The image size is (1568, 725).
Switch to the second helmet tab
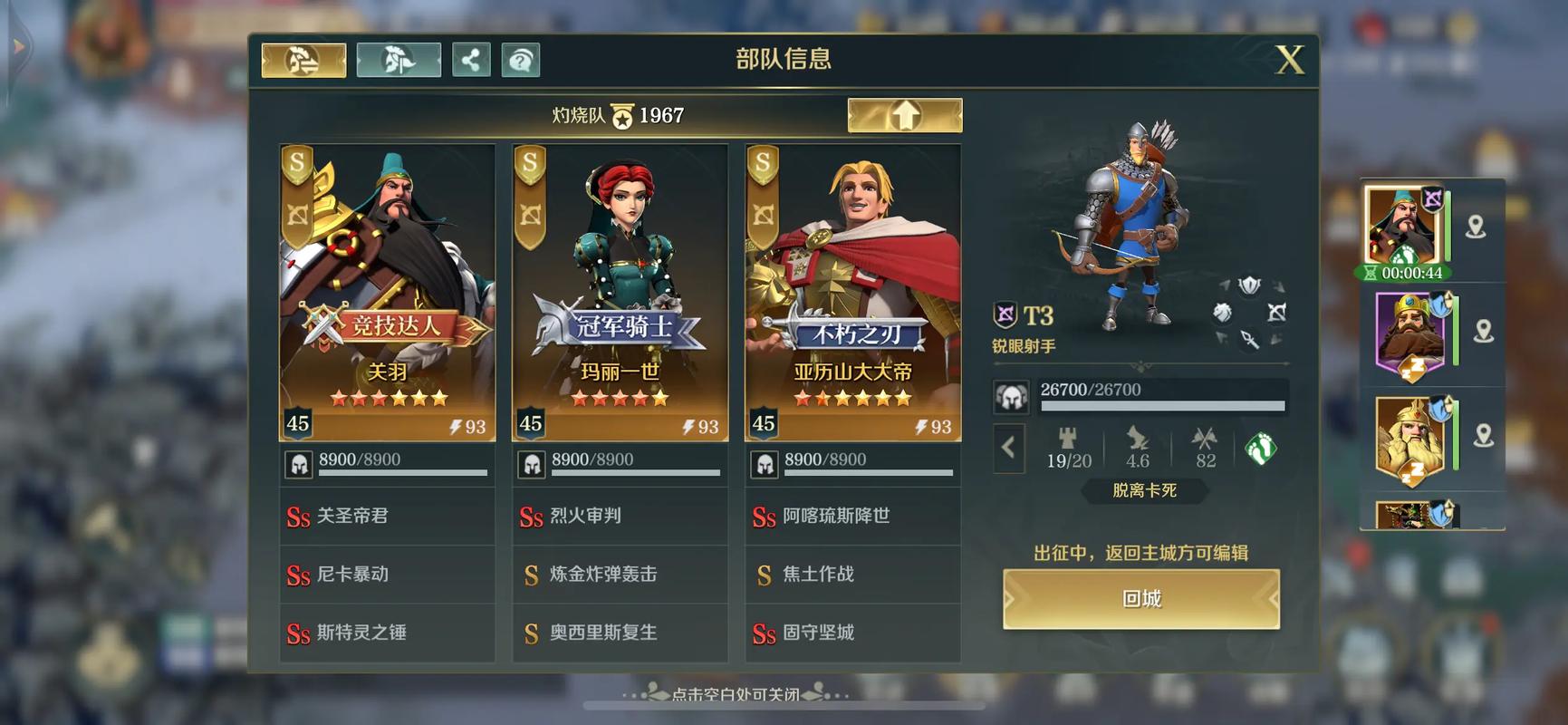pyautogui.click(x=399, y=61)
